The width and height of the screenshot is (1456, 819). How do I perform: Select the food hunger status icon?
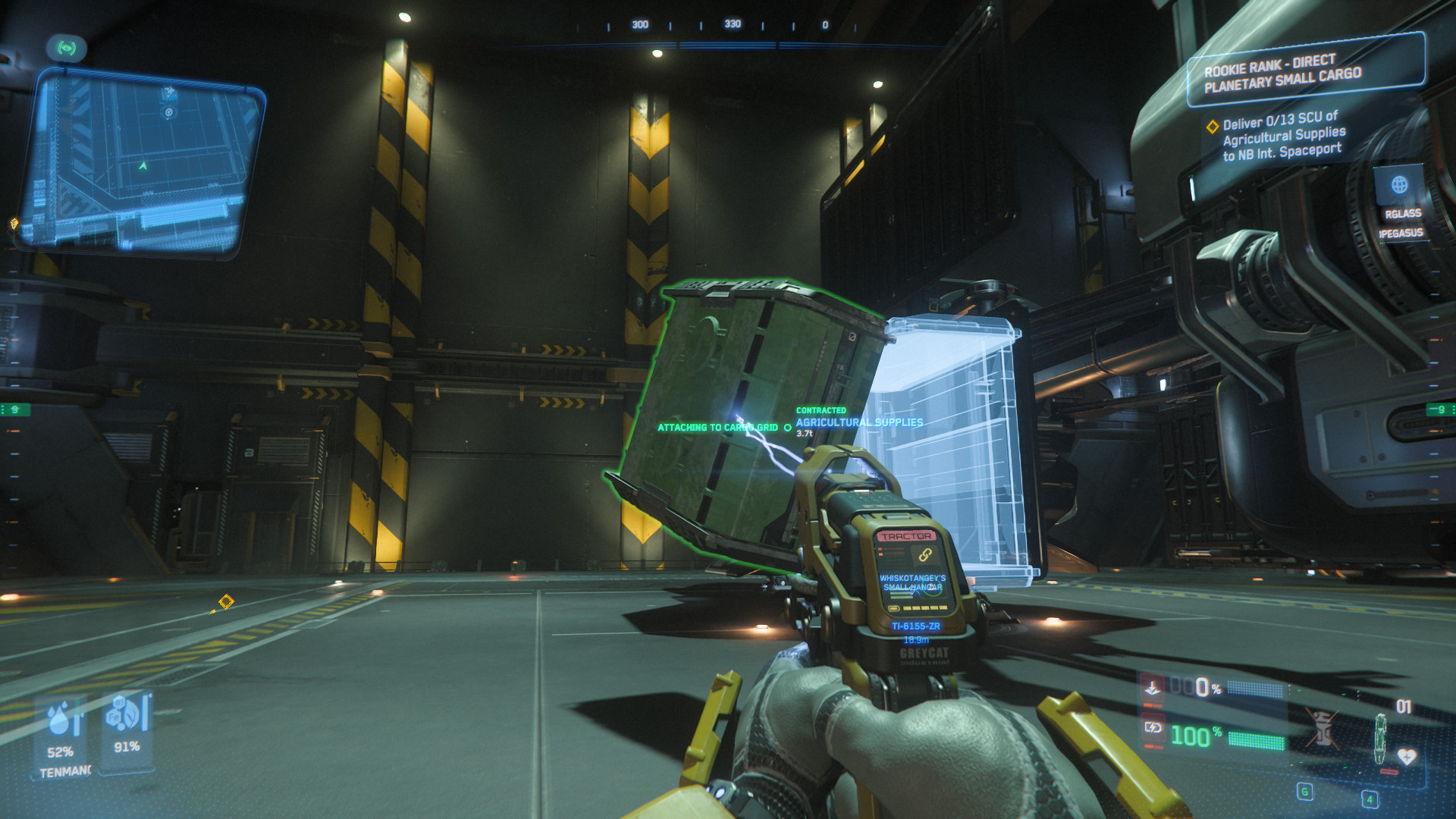coord(124,713)
